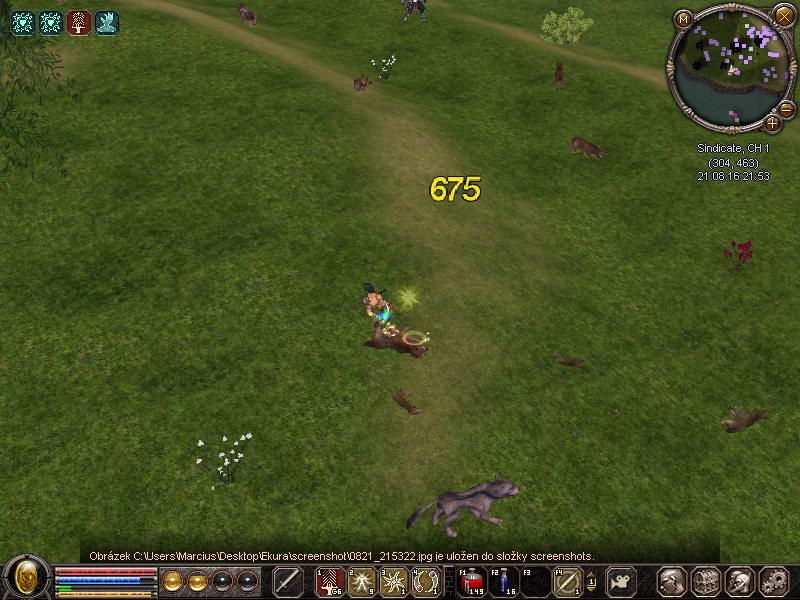
Task: Click the sword attack button
Action: 288,581
